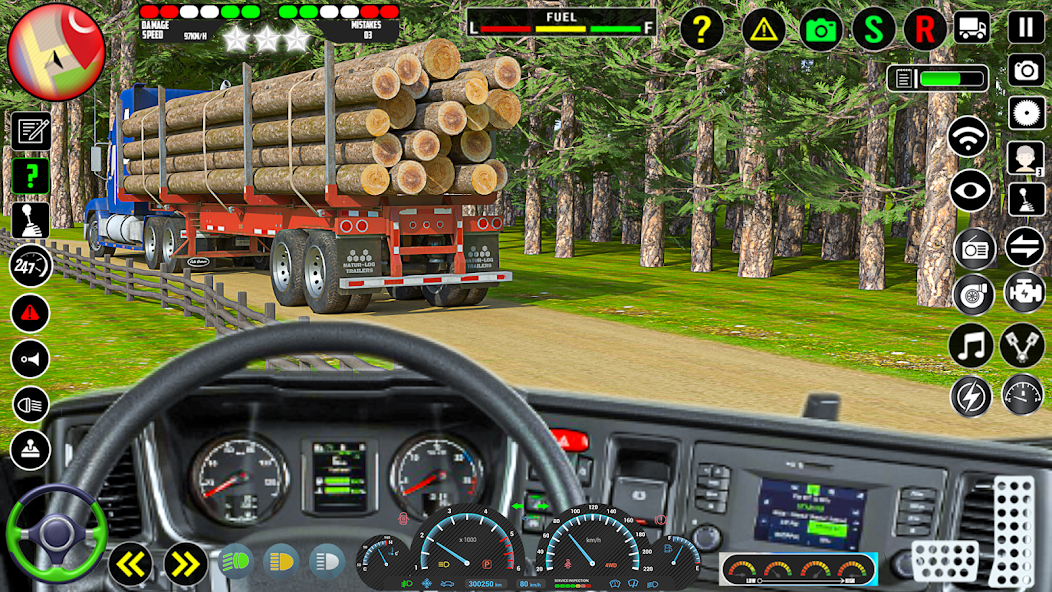
Task: Turn the green steering wheel control
Action: tap(56, 532)
